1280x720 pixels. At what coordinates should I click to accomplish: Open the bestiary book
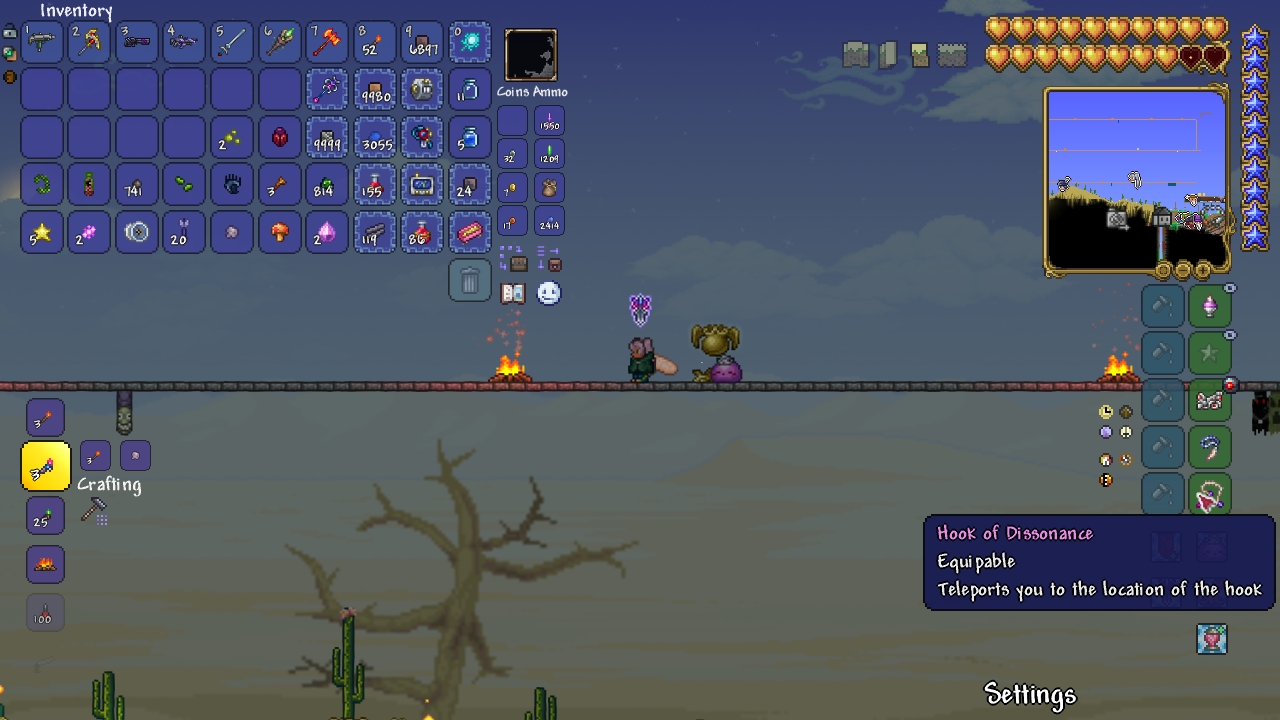(513, 293)
